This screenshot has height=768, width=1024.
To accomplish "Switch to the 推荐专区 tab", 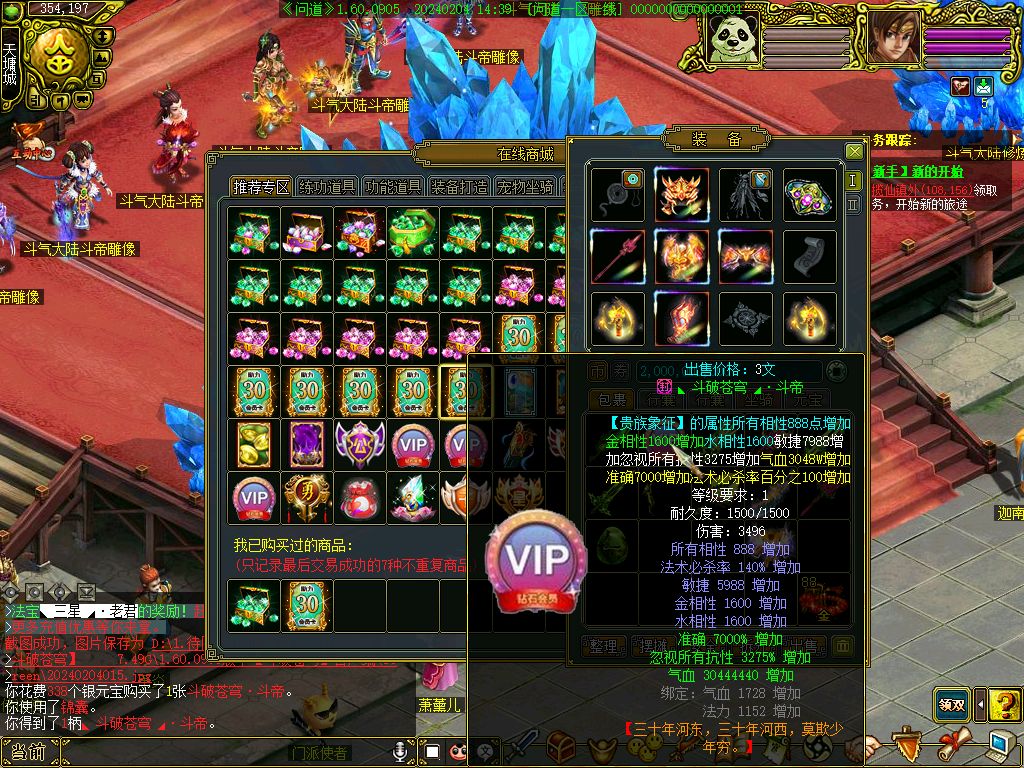I will [262, 187].
